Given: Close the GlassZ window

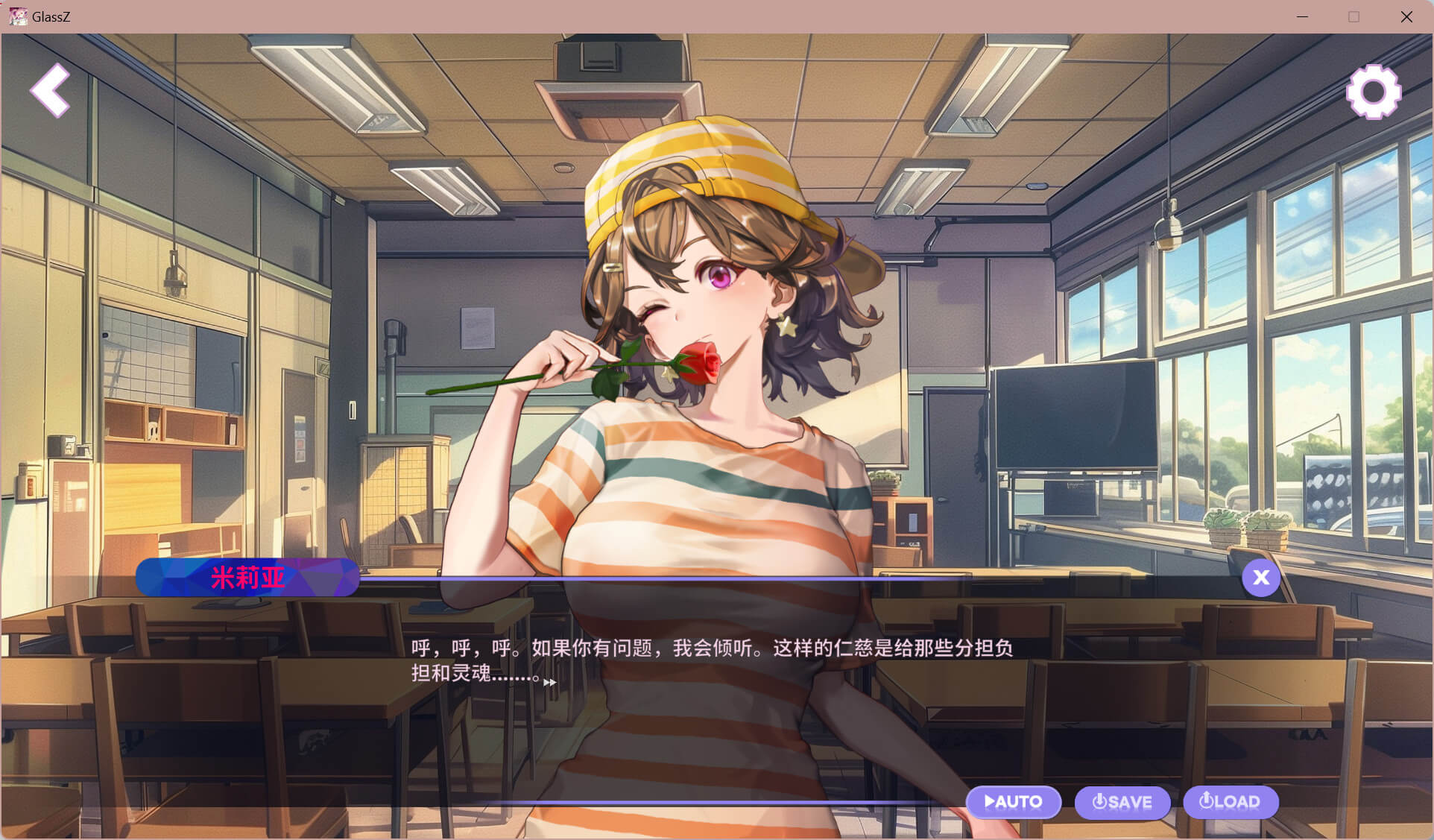Looking at the screenshot, I should pos(1406,16).
